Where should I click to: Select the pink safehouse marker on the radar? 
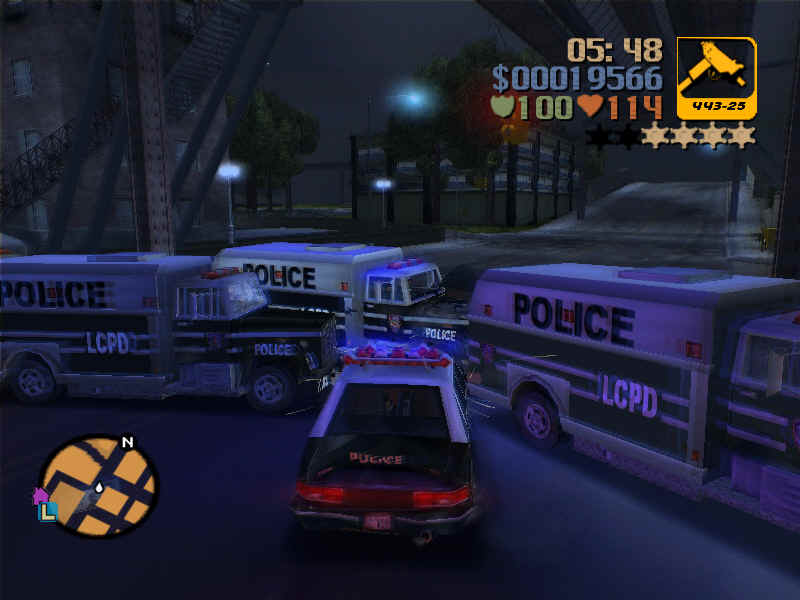point(41,495)
